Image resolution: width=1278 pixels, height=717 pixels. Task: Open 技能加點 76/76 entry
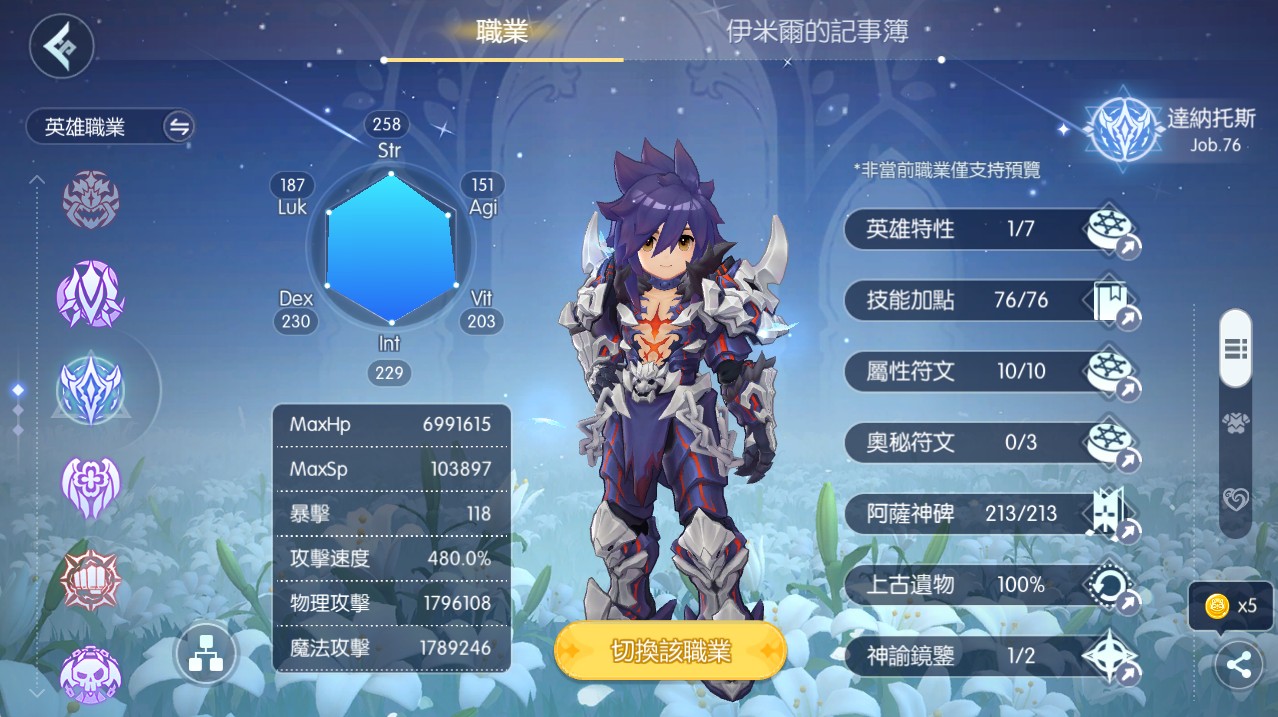point(990,301)
